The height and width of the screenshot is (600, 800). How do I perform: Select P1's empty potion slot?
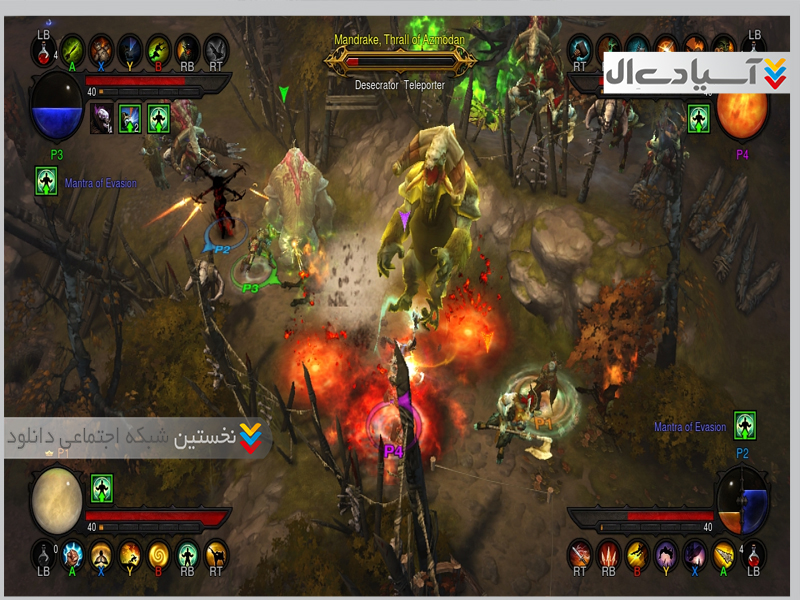(44, 553)
